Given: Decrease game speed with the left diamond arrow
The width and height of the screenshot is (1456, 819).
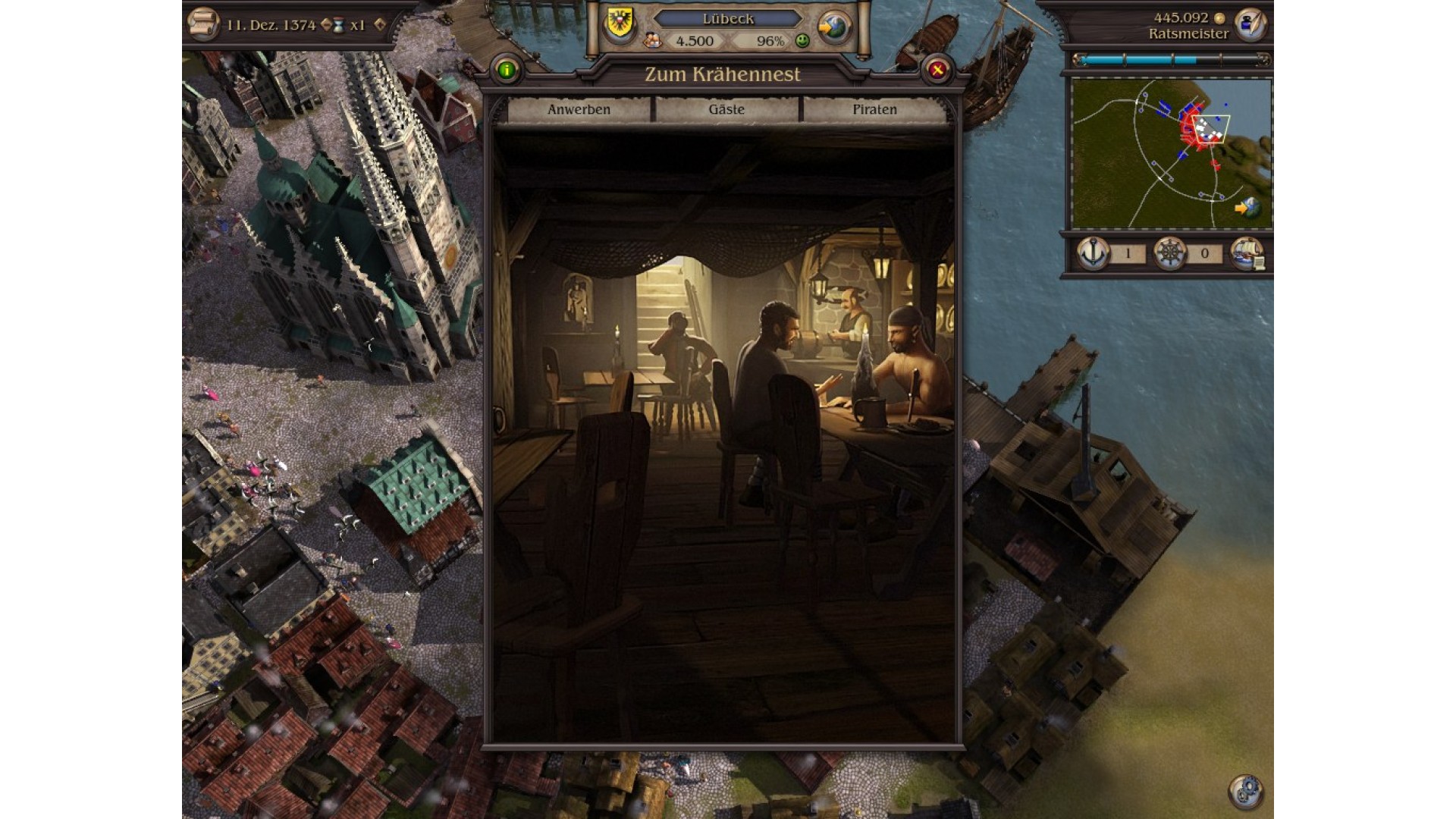Looking at the screenshot, I should pyautogui.click(x=327, y=25).
